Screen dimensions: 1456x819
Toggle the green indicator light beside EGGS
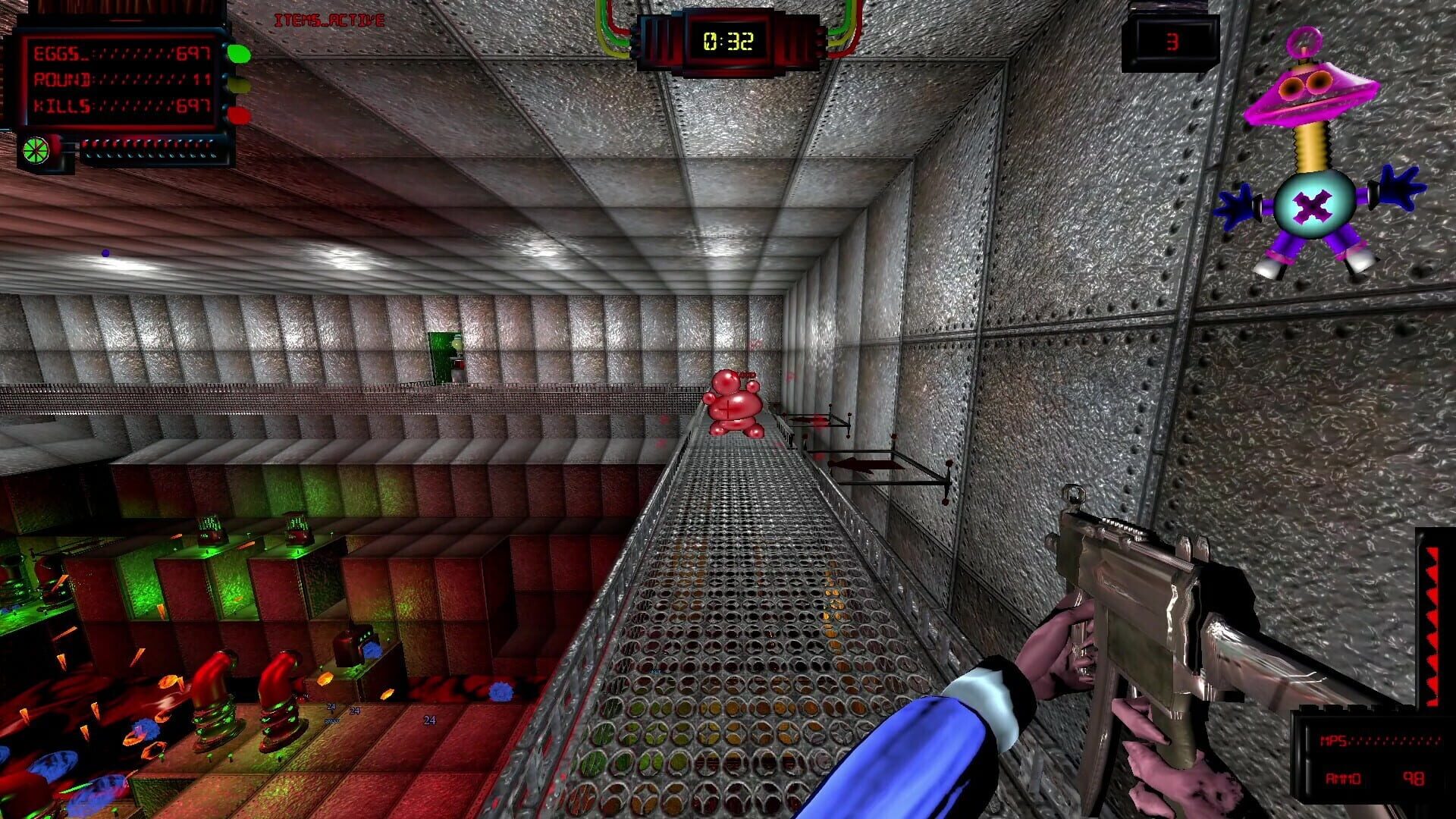237,55
